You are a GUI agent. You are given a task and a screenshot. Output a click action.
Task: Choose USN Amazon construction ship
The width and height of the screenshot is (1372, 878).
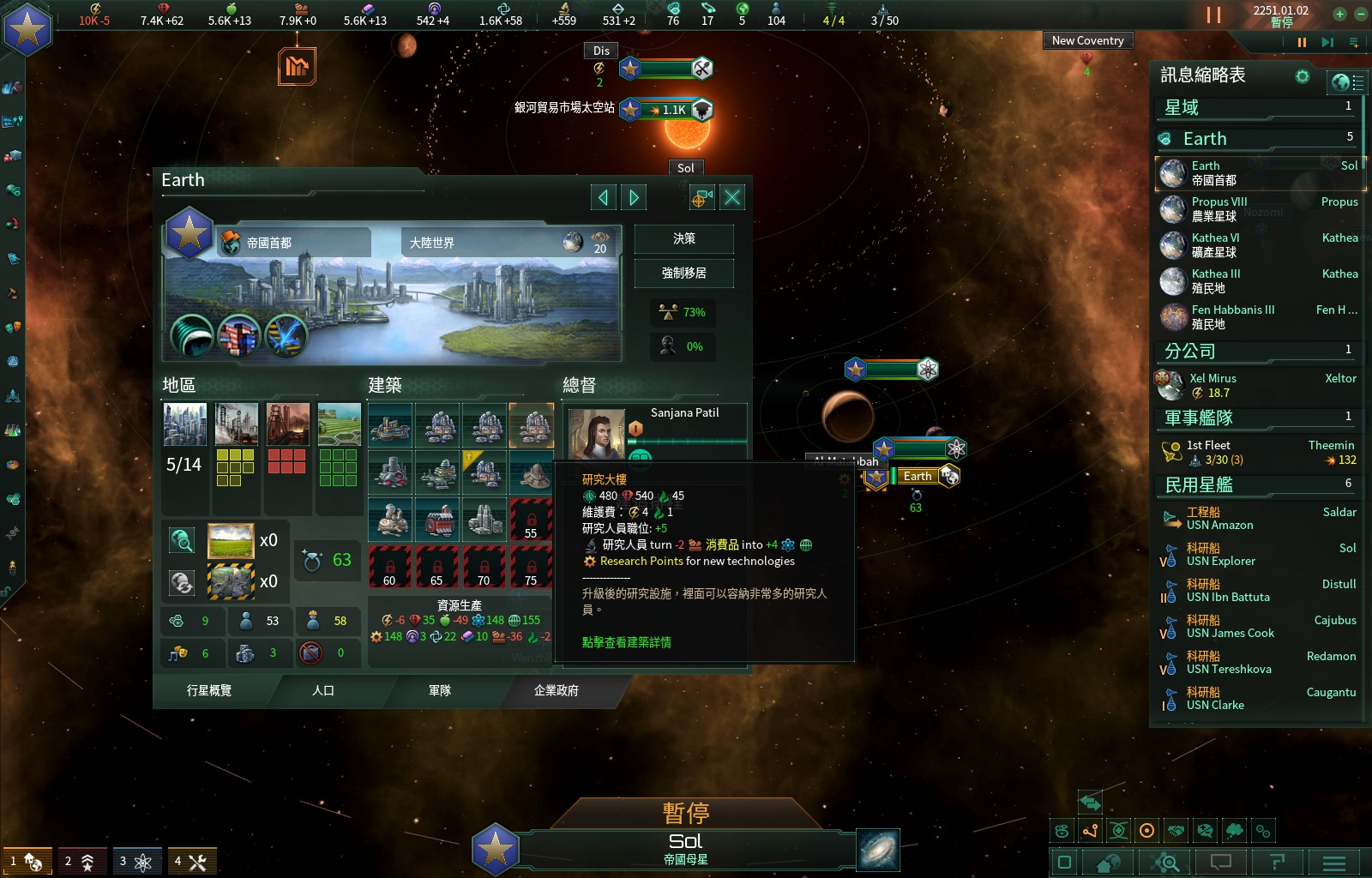1219,519
